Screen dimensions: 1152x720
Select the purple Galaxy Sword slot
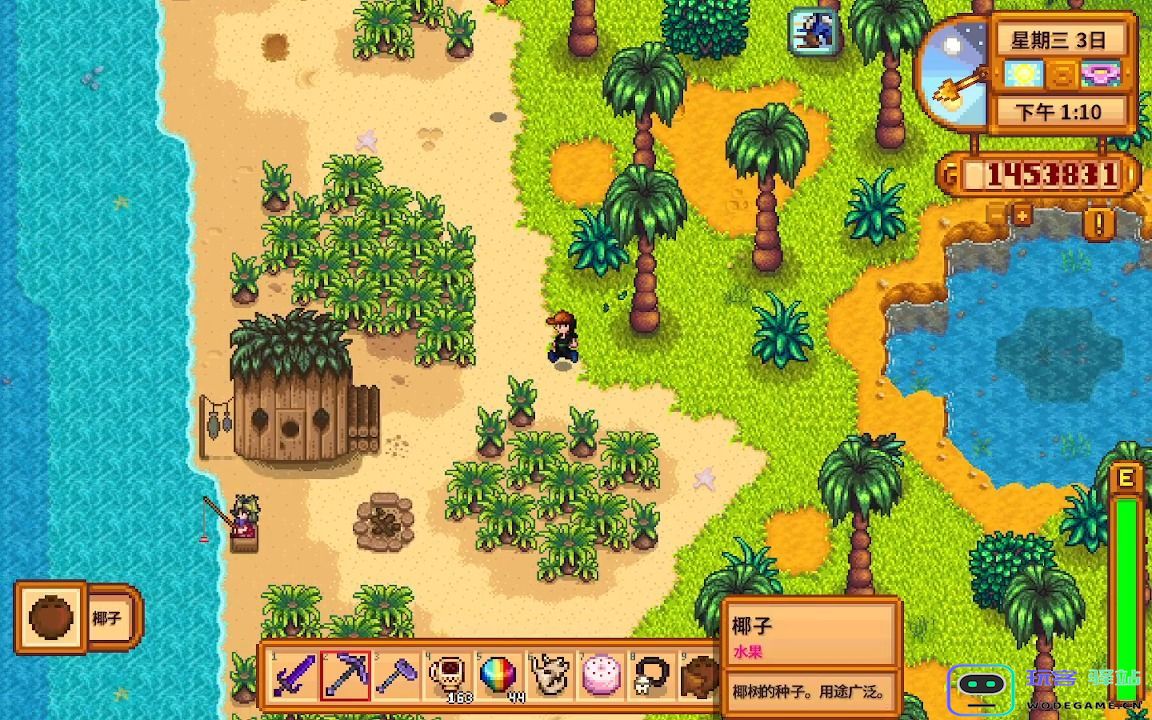(x=295, y=675)
